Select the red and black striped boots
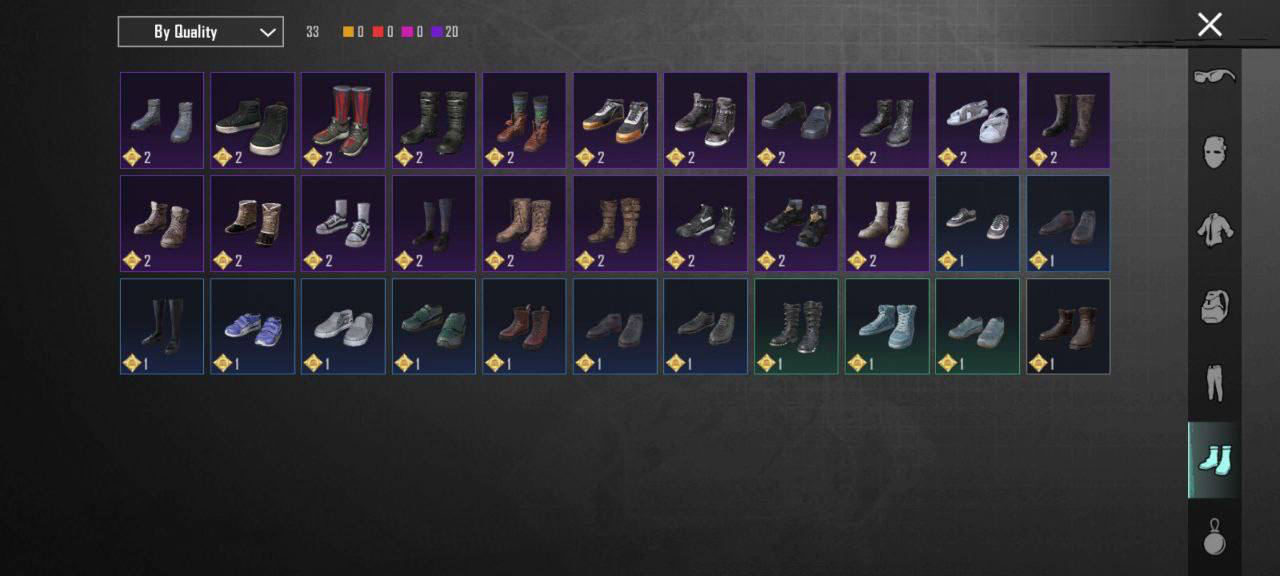 (343, 120)
